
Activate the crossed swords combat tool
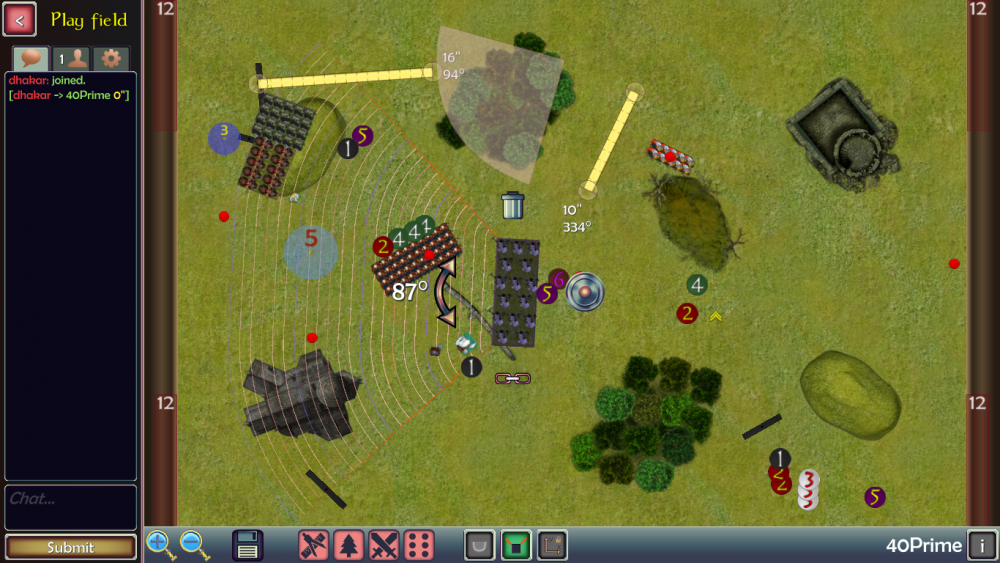coord(384,545)
